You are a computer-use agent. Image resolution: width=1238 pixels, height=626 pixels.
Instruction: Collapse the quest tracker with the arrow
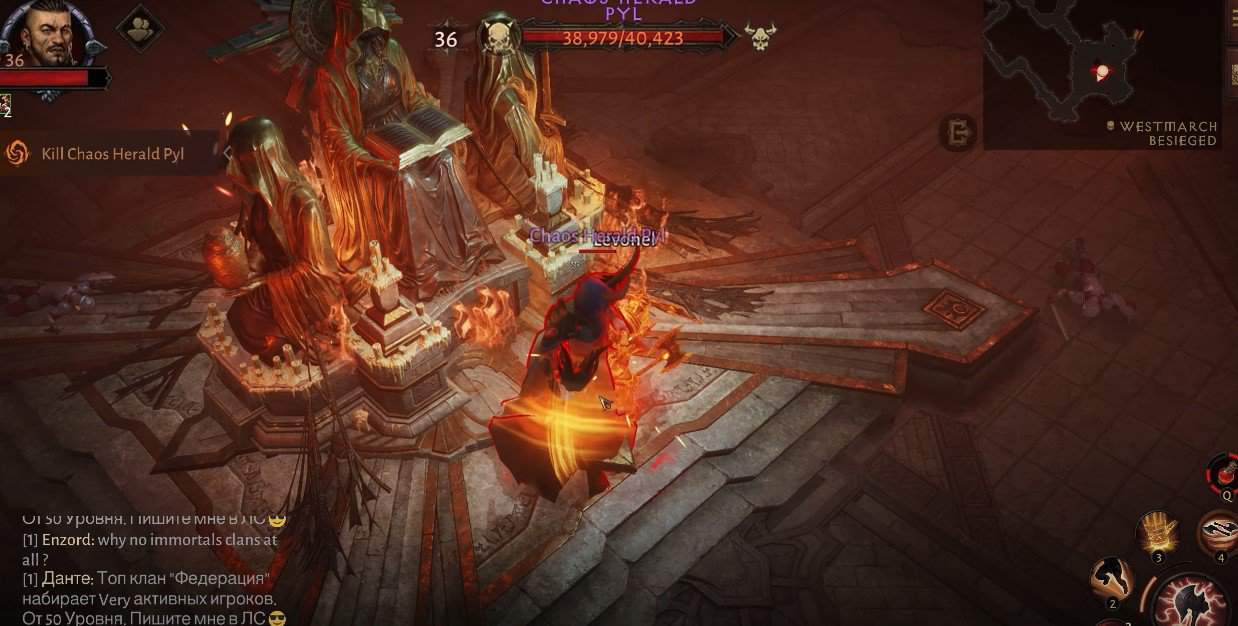(227, 153)
